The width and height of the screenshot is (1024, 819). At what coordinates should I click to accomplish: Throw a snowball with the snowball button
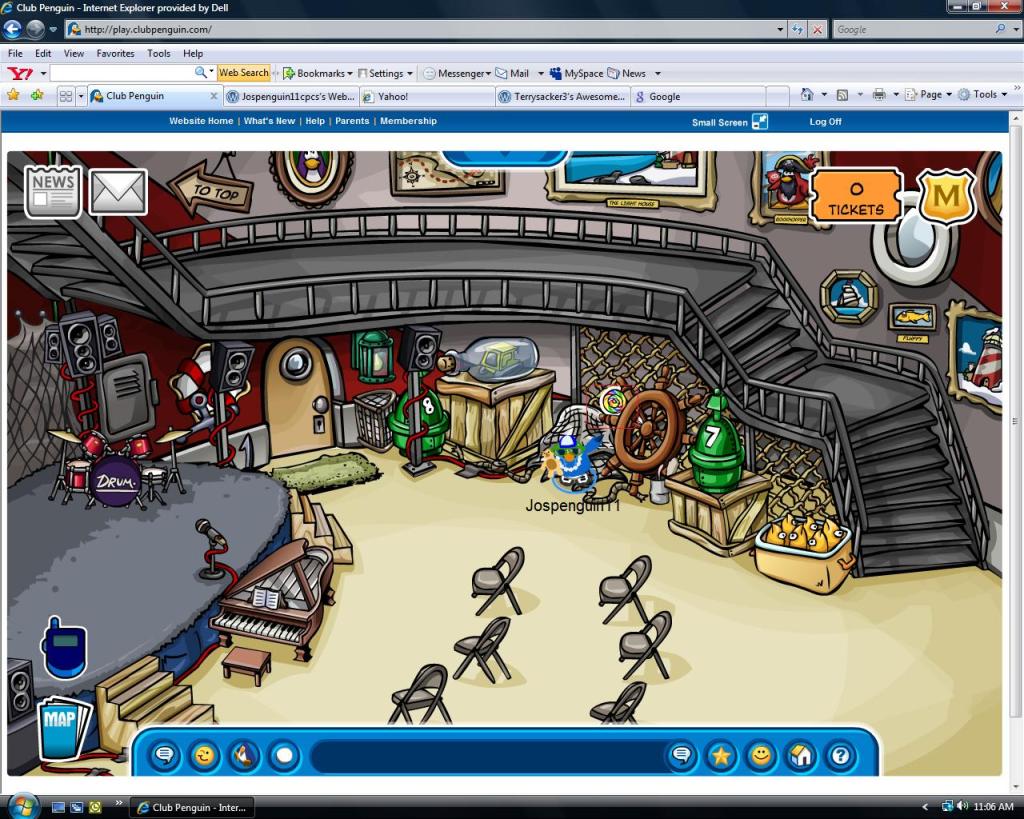click(284, 755)
